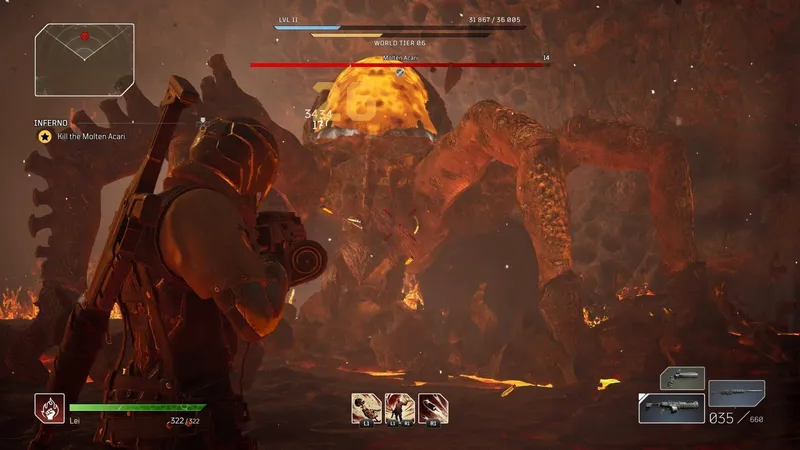Image resolution: width=800 pixels, height=450 pixels.
Task: Activate the standing caster ability
Action: click(399, 407)
